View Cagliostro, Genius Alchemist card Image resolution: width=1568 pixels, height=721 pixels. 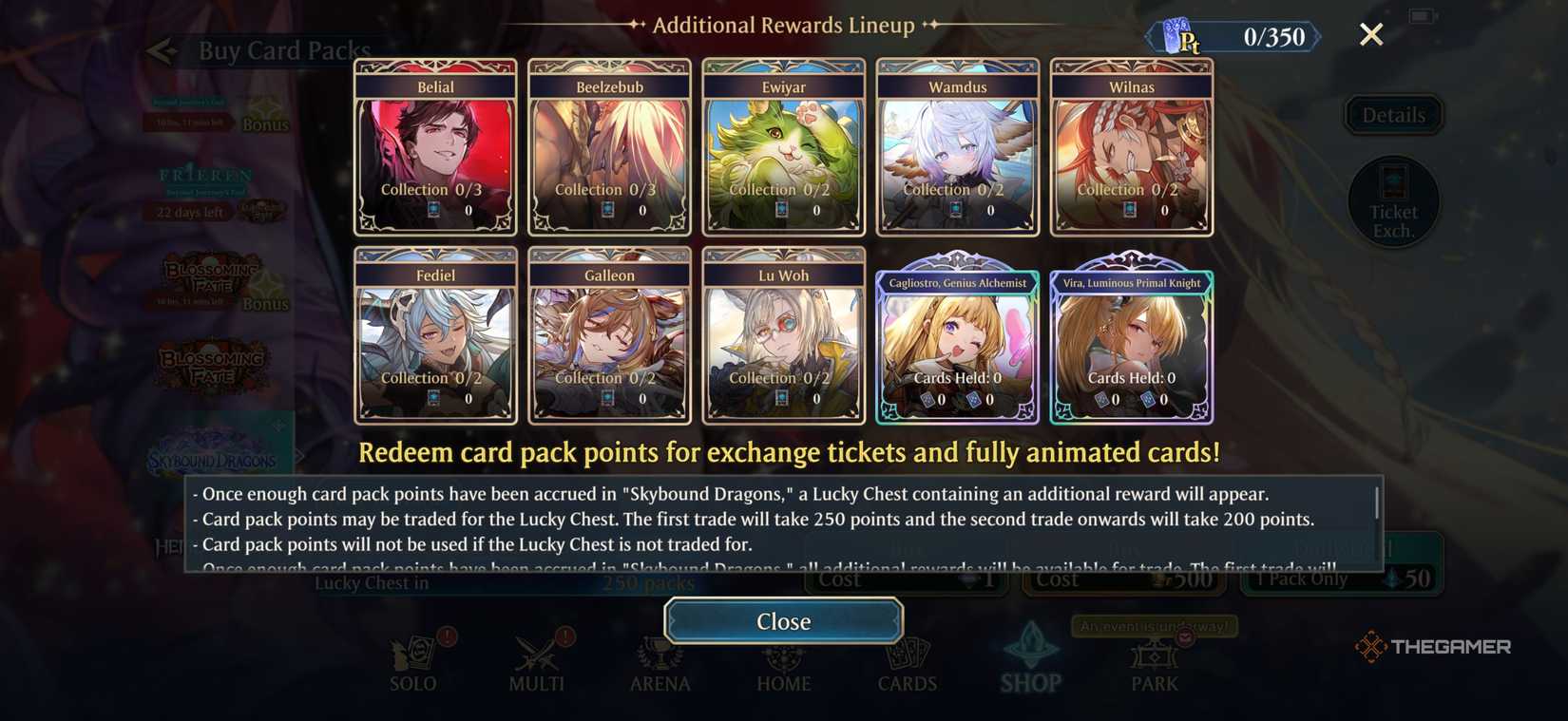[957, 339]
